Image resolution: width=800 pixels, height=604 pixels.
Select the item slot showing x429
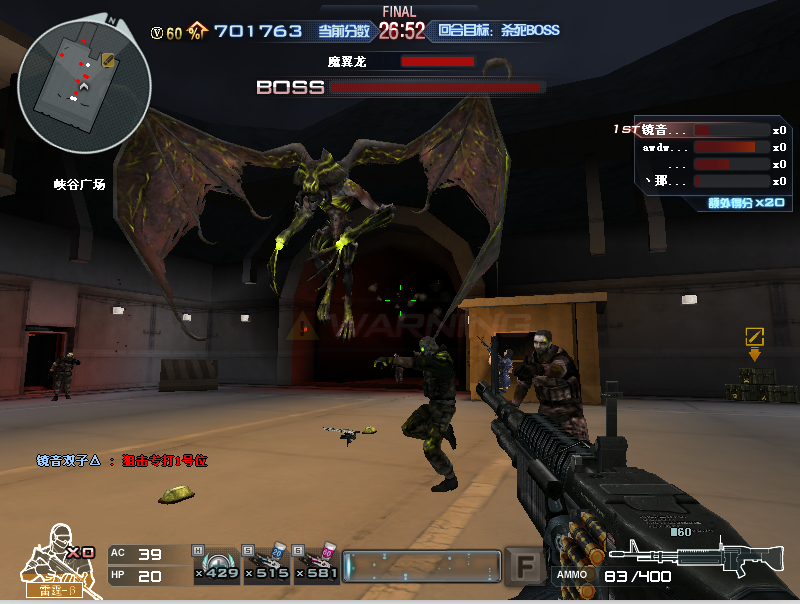point(216,565)
